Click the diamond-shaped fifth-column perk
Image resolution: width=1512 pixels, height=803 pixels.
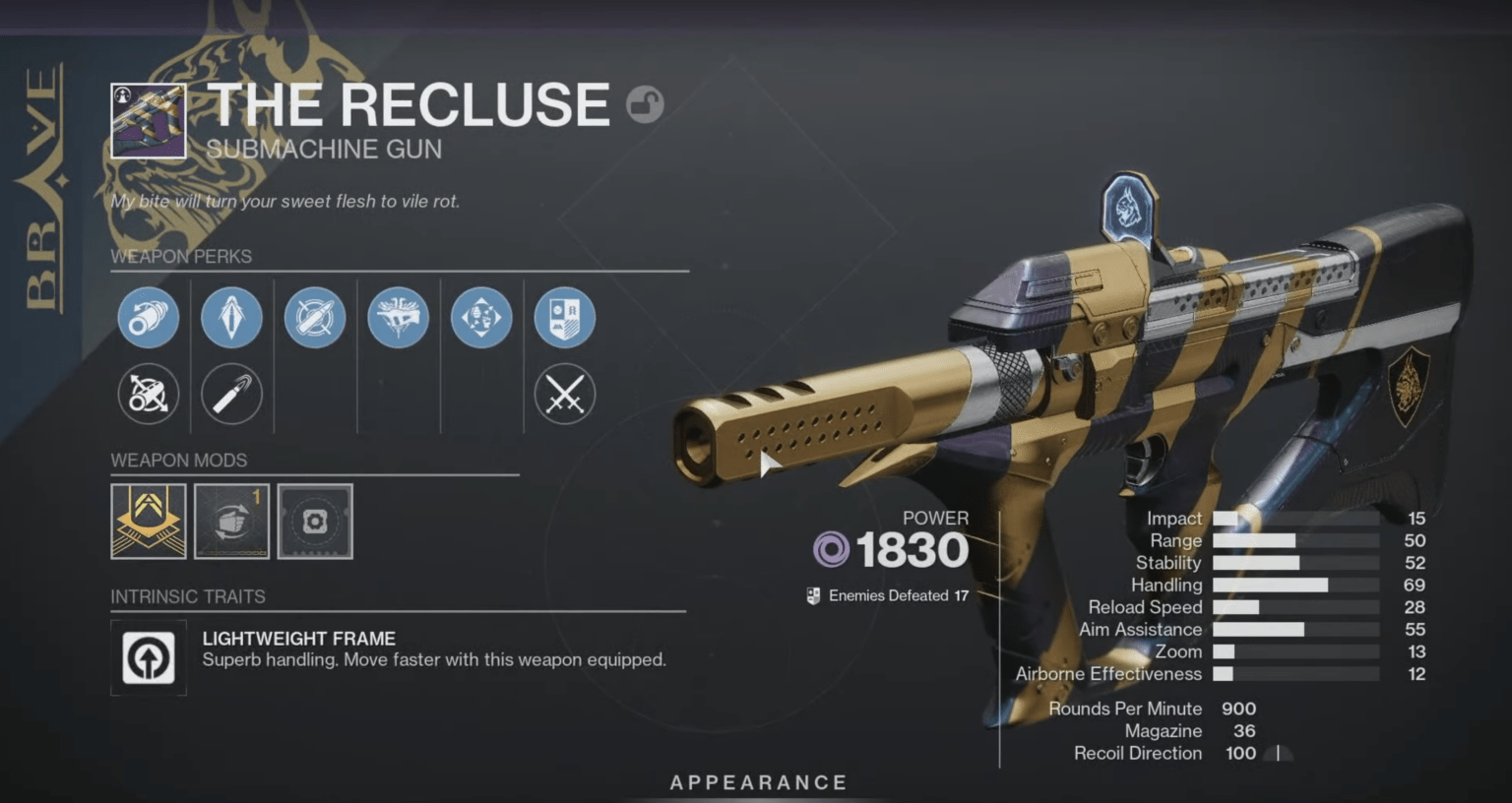[x=480, y=317]
